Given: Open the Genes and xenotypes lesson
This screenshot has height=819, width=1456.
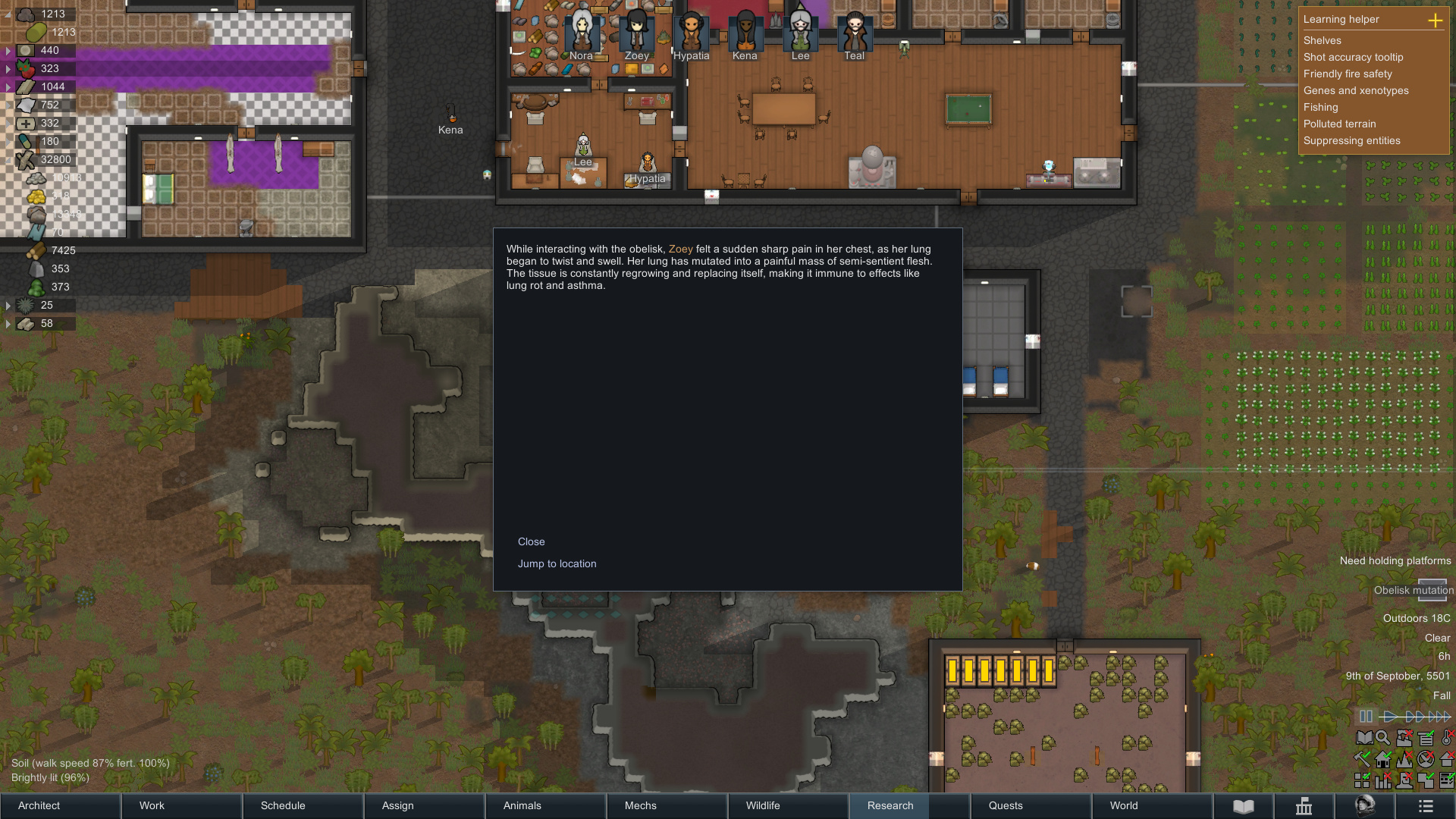Looking at the screenshot, I should tap(1355, 90).
